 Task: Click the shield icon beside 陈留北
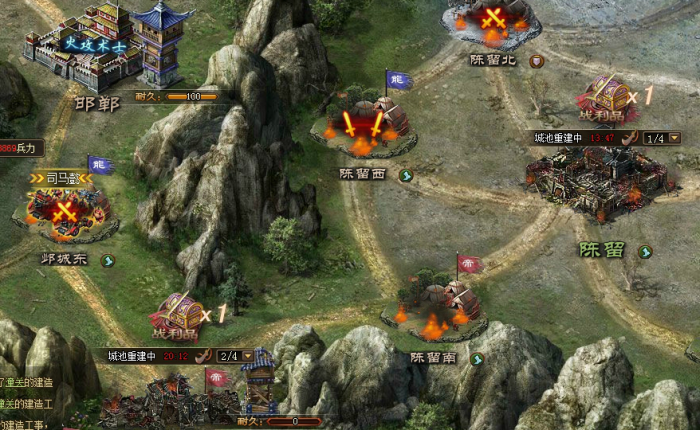[537, 61]
